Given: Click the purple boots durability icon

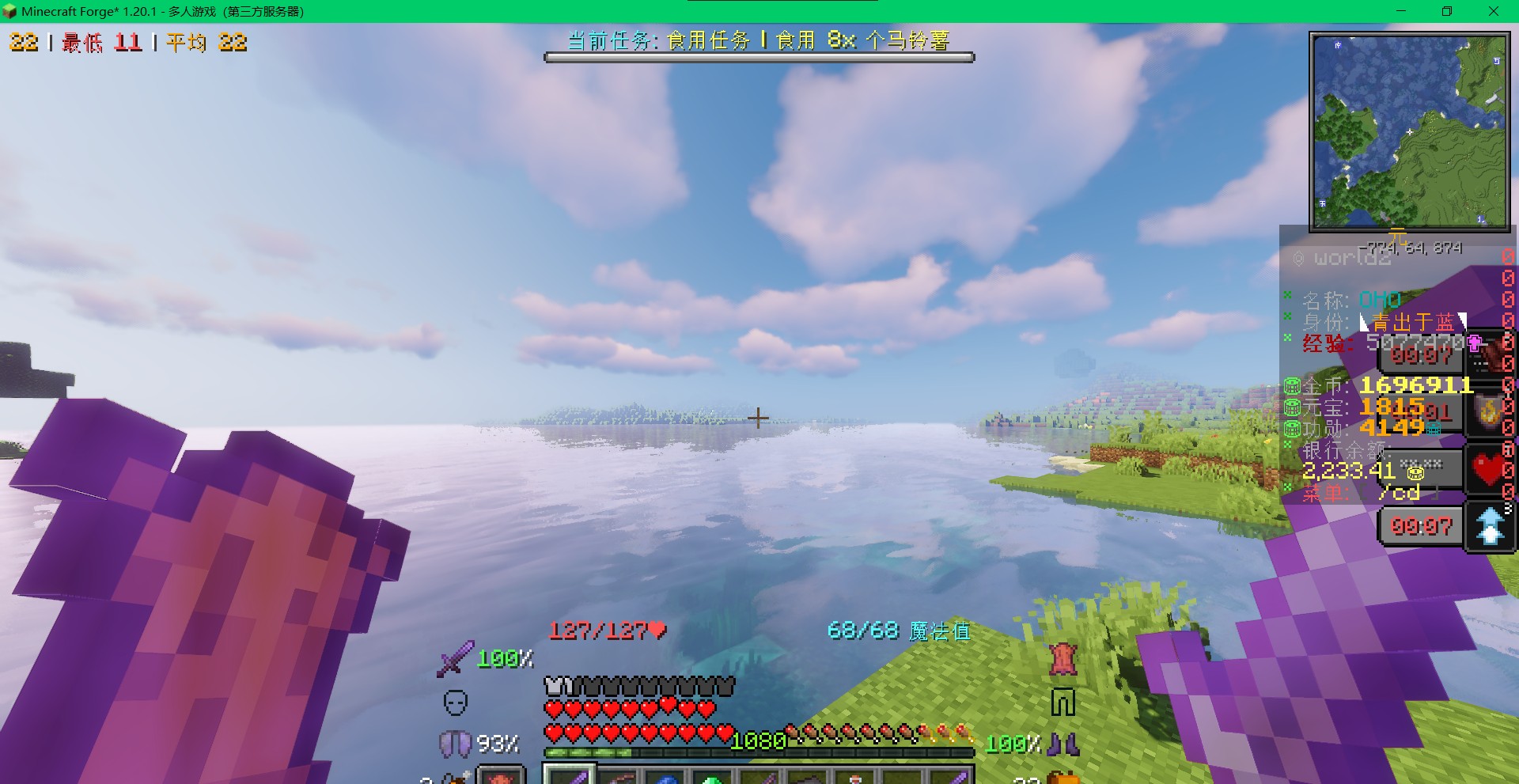Looking at the screenshot, I should [1063, 744].
